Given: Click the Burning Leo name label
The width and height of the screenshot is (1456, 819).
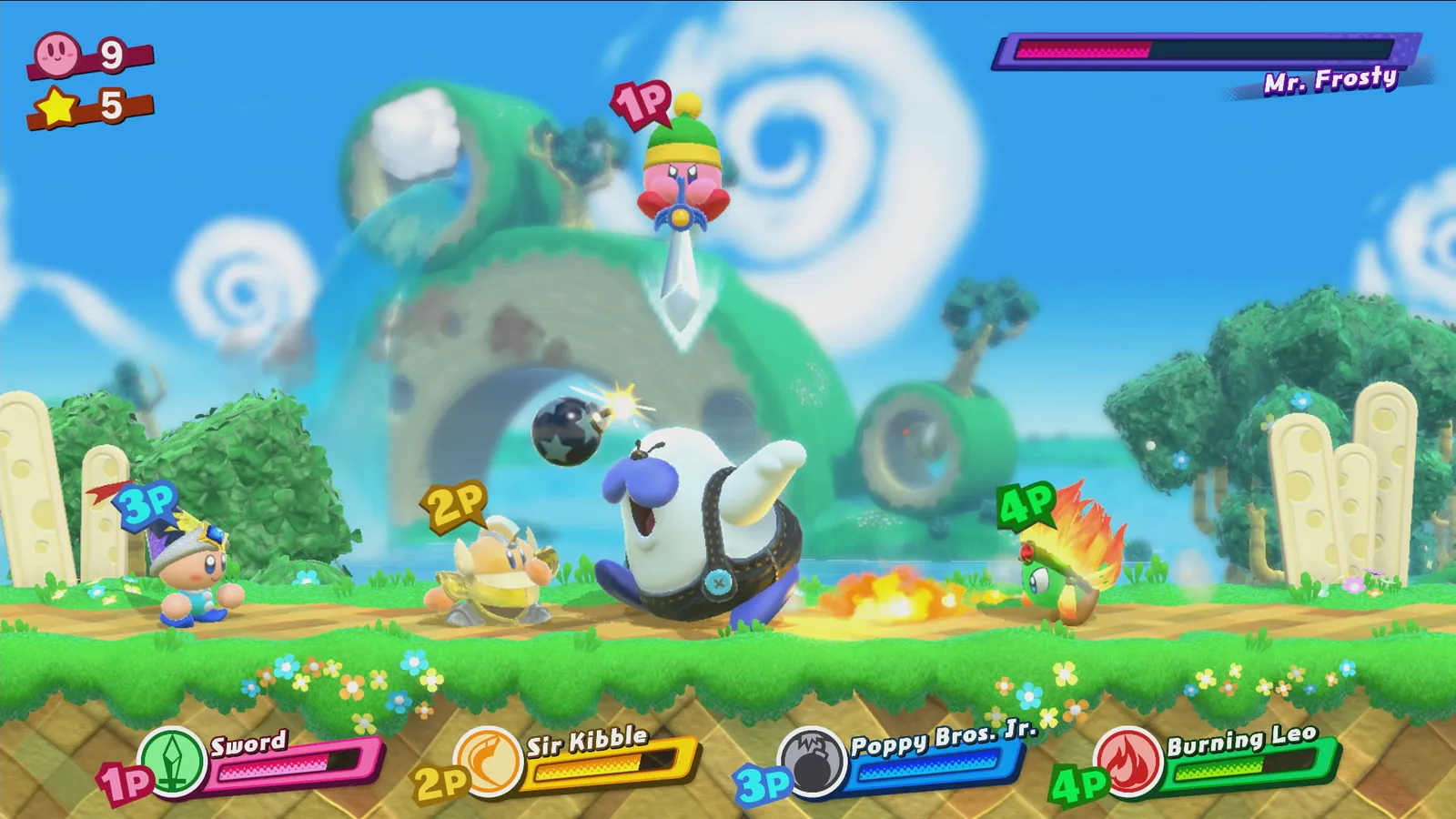Looking at the screenshot, I should pyautogui.click(x=1243, y=742).
